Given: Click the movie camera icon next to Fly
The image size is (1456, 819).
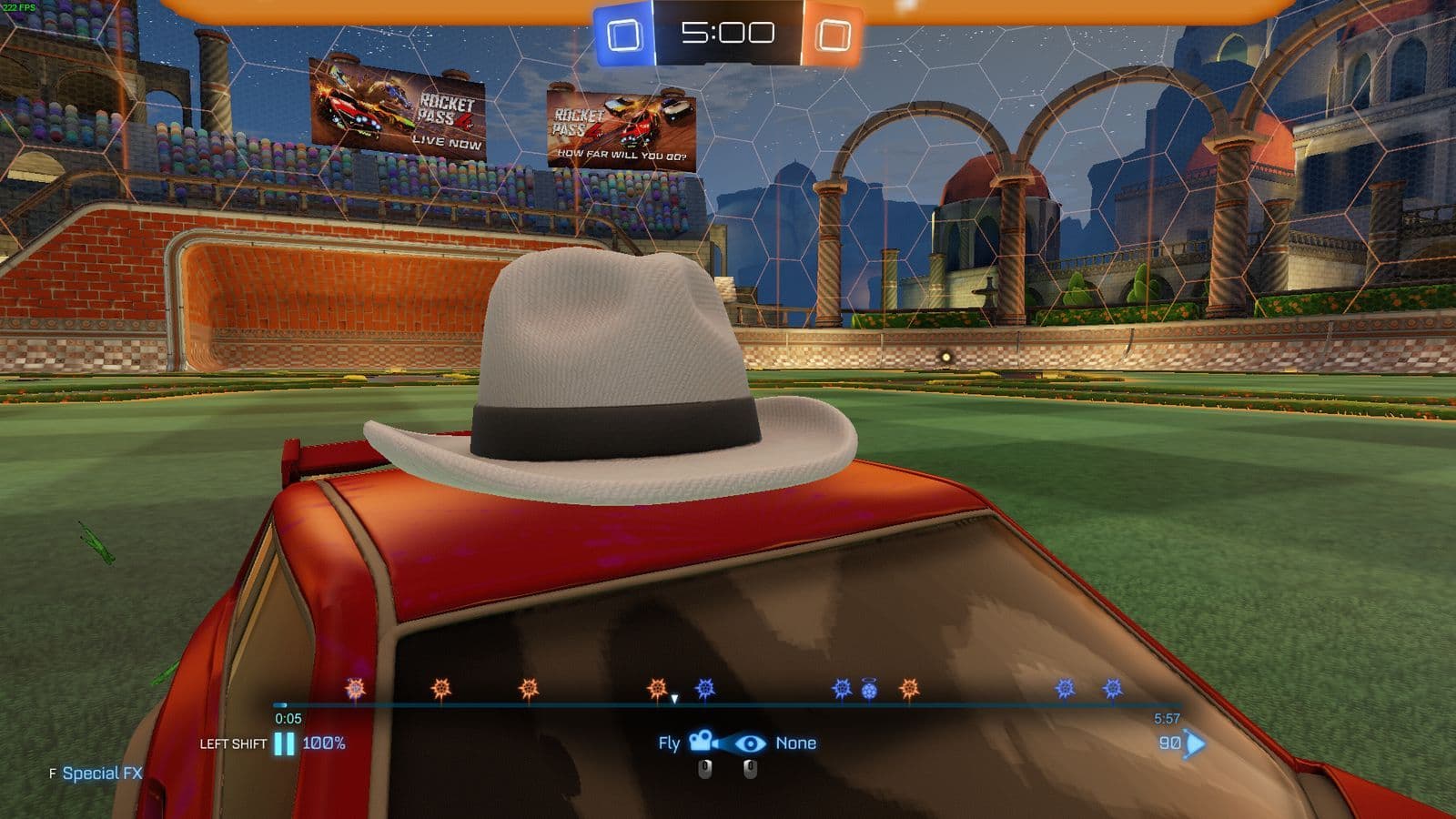Looking at the screenshot, I should (702, 743).
